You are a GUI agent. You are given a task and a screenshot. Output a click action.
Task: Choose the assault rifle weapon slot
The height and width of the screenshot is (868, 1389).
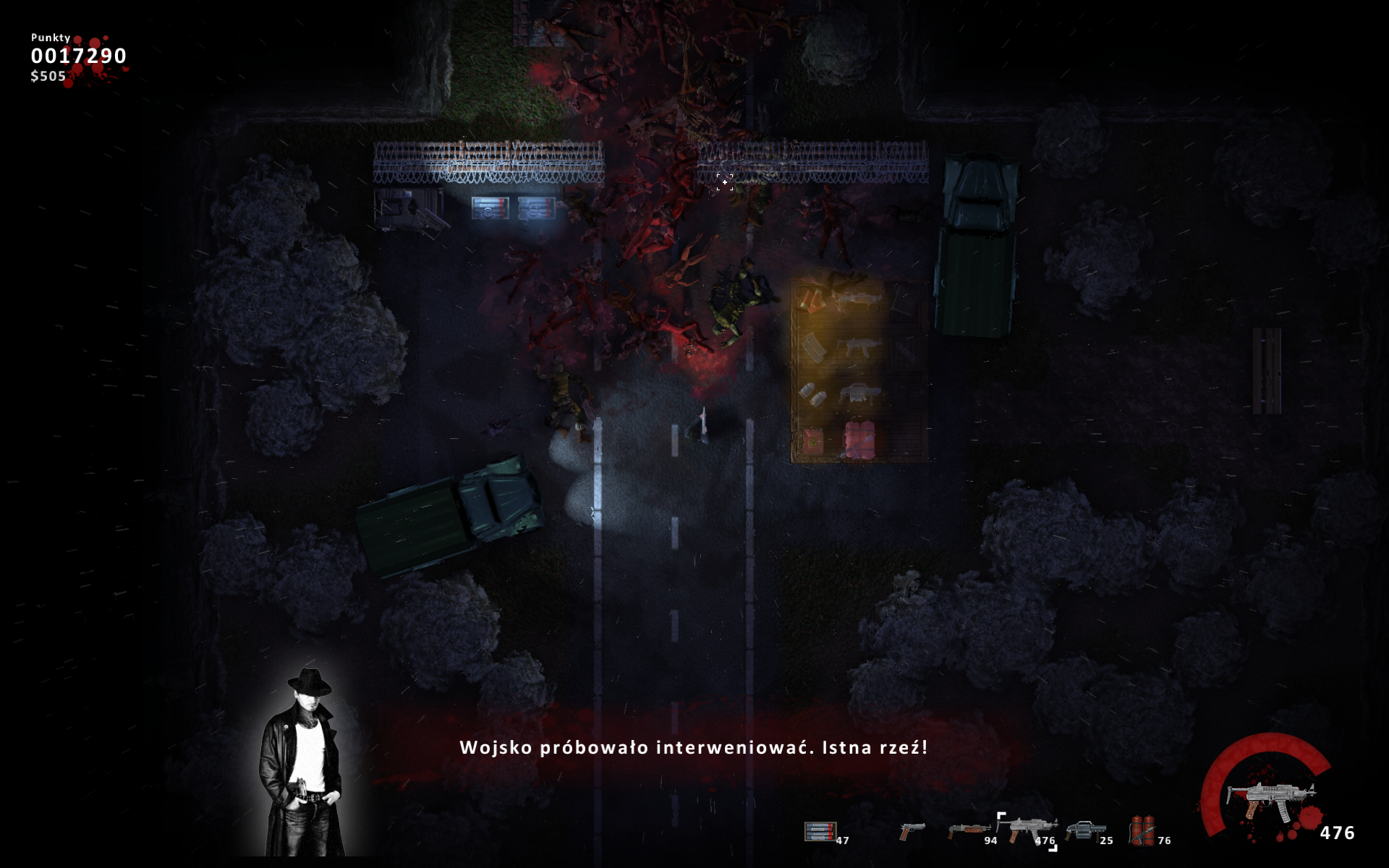pyautogui.click(x=1026, y=829)
